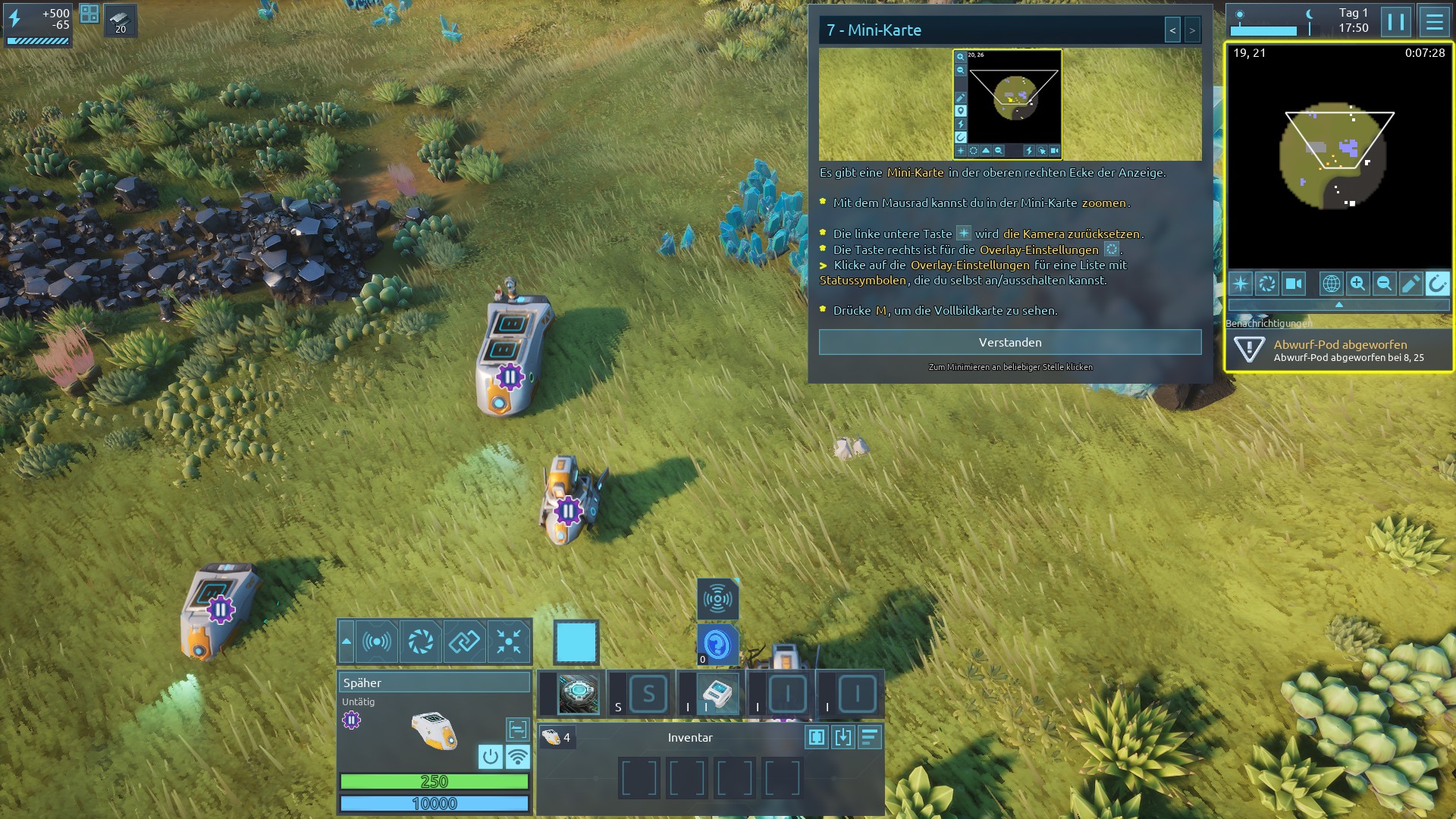Toggle the Späher wifi signal button

point(517,756)
